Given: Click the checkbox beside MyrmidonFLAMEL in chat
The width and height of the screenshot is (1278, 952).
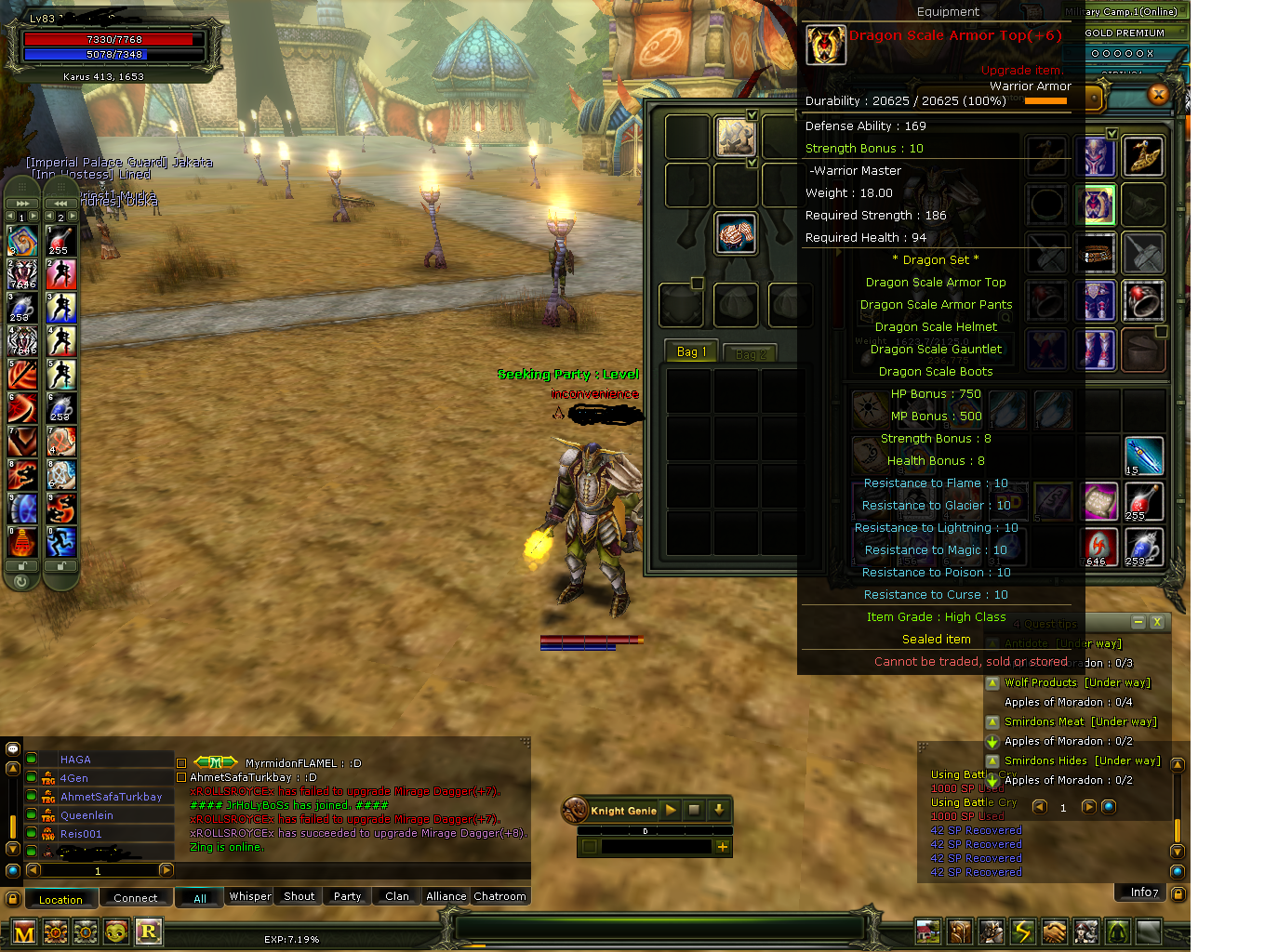Looking at the screenshot, I should 181,762.
